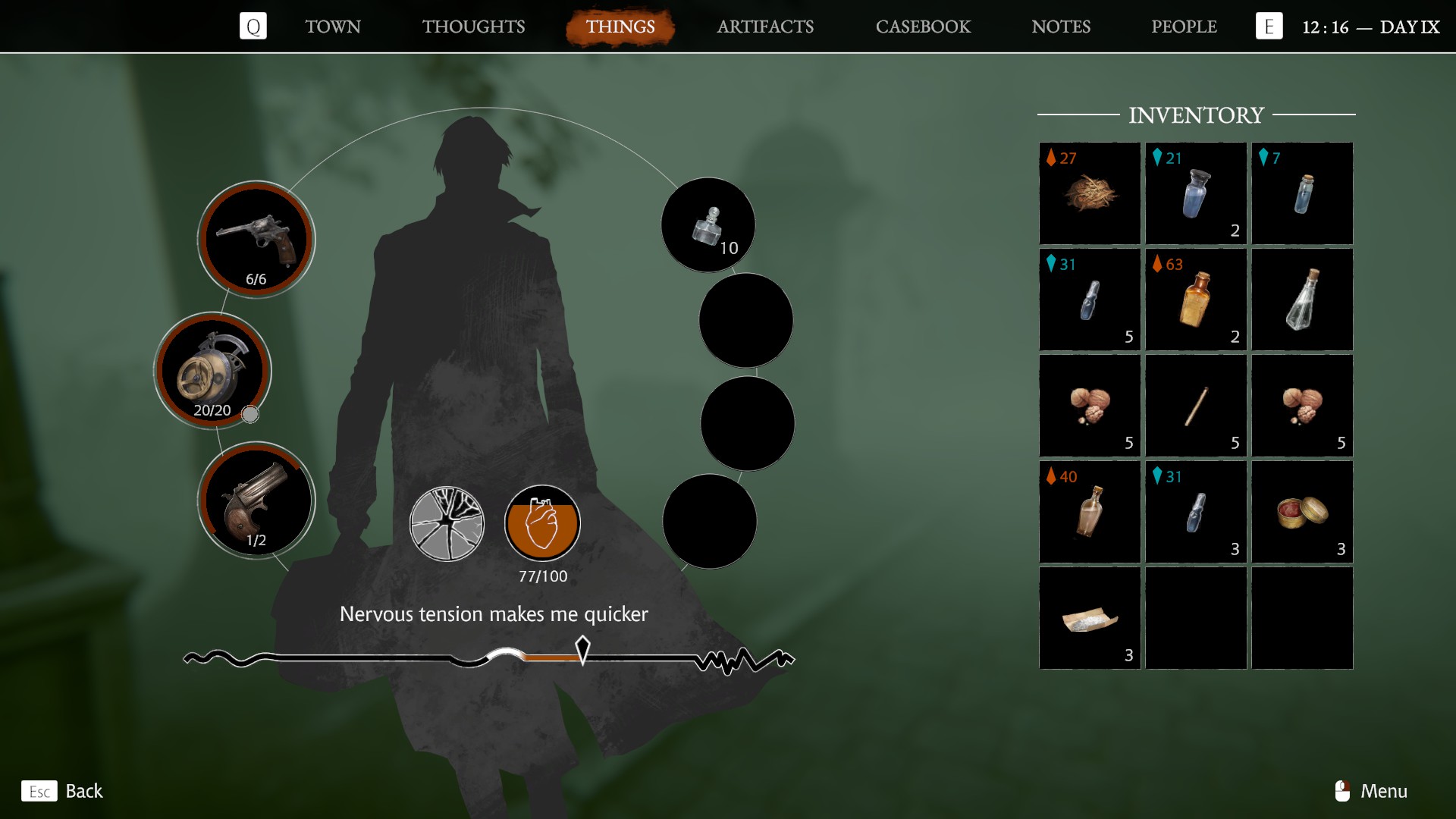The height and width of the screenshot is (819, 1456).
Task: Open the cracked mind sanity icon
Action: [447, 525]
